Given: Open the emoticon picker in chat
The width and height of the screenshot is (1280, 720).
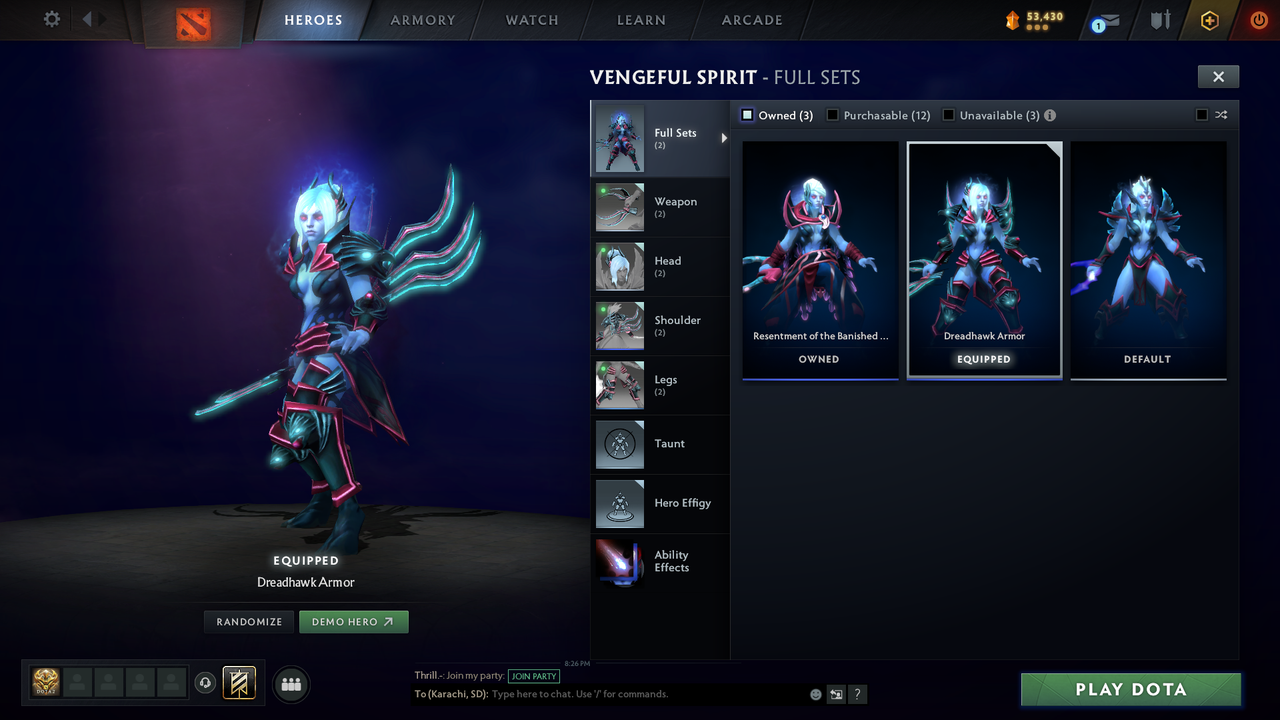Looking at the screenshot, I should click(815, 693).
